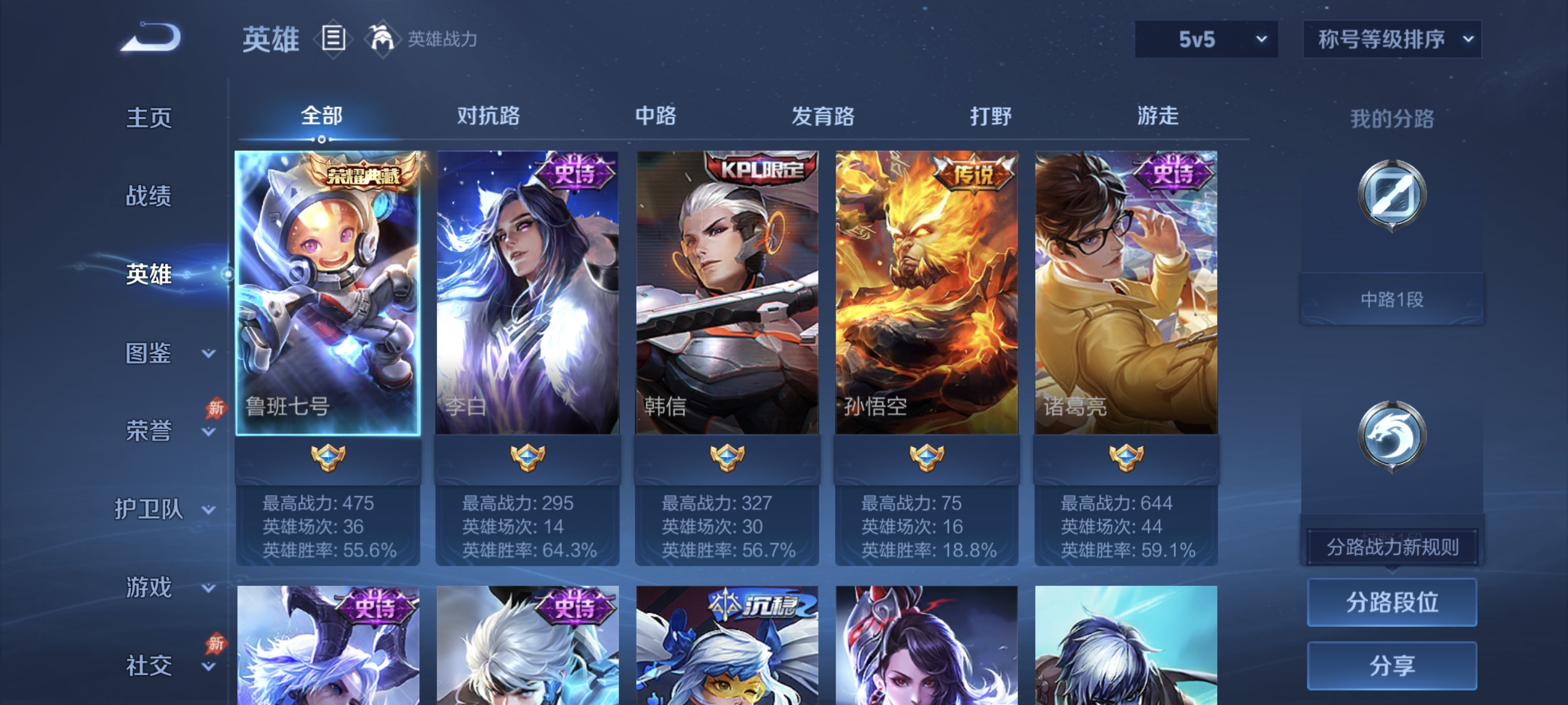
Task: Click the 分享 button
Action: (x=1392, y=666)
